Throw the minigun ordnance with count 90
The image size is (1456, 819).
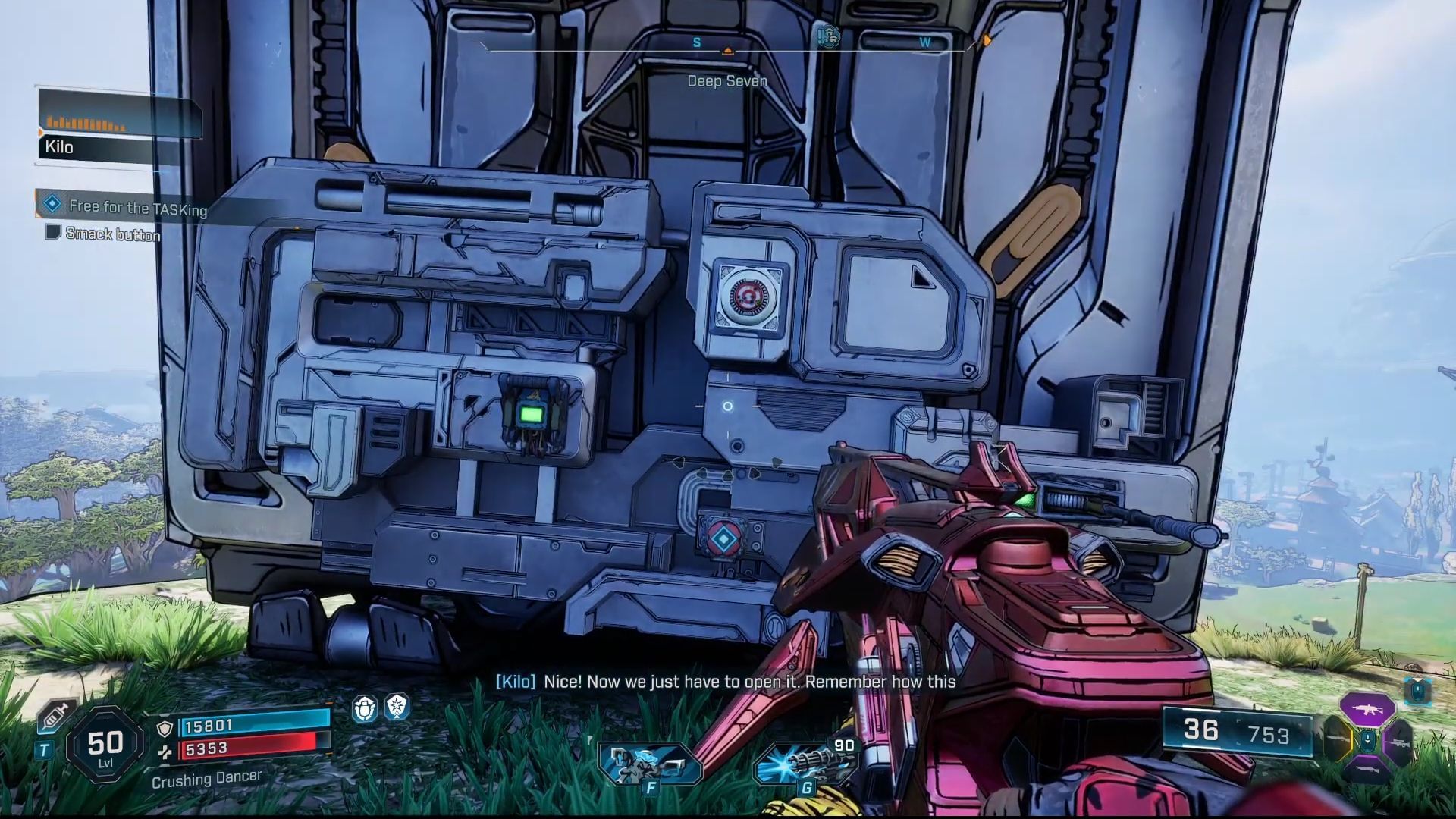[x=805, y=761]
